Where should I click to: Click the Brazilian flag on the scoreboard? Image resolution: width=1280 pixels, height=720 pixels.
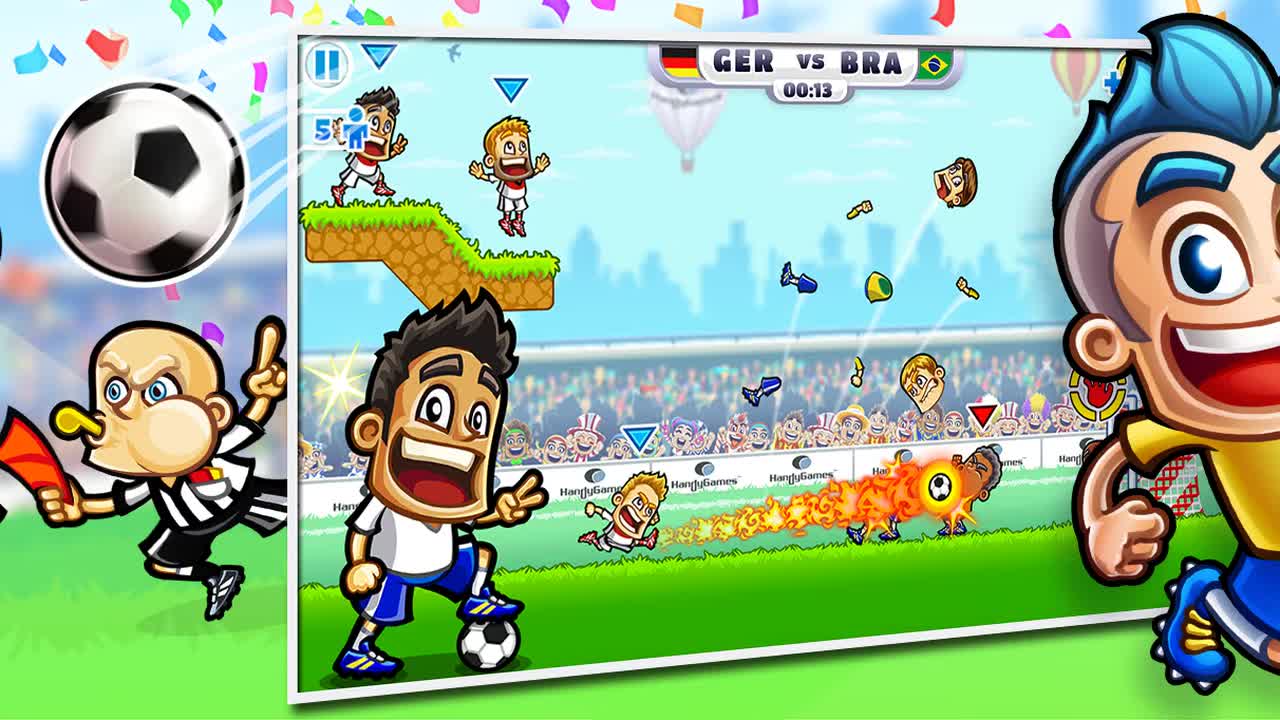point(936,62)
